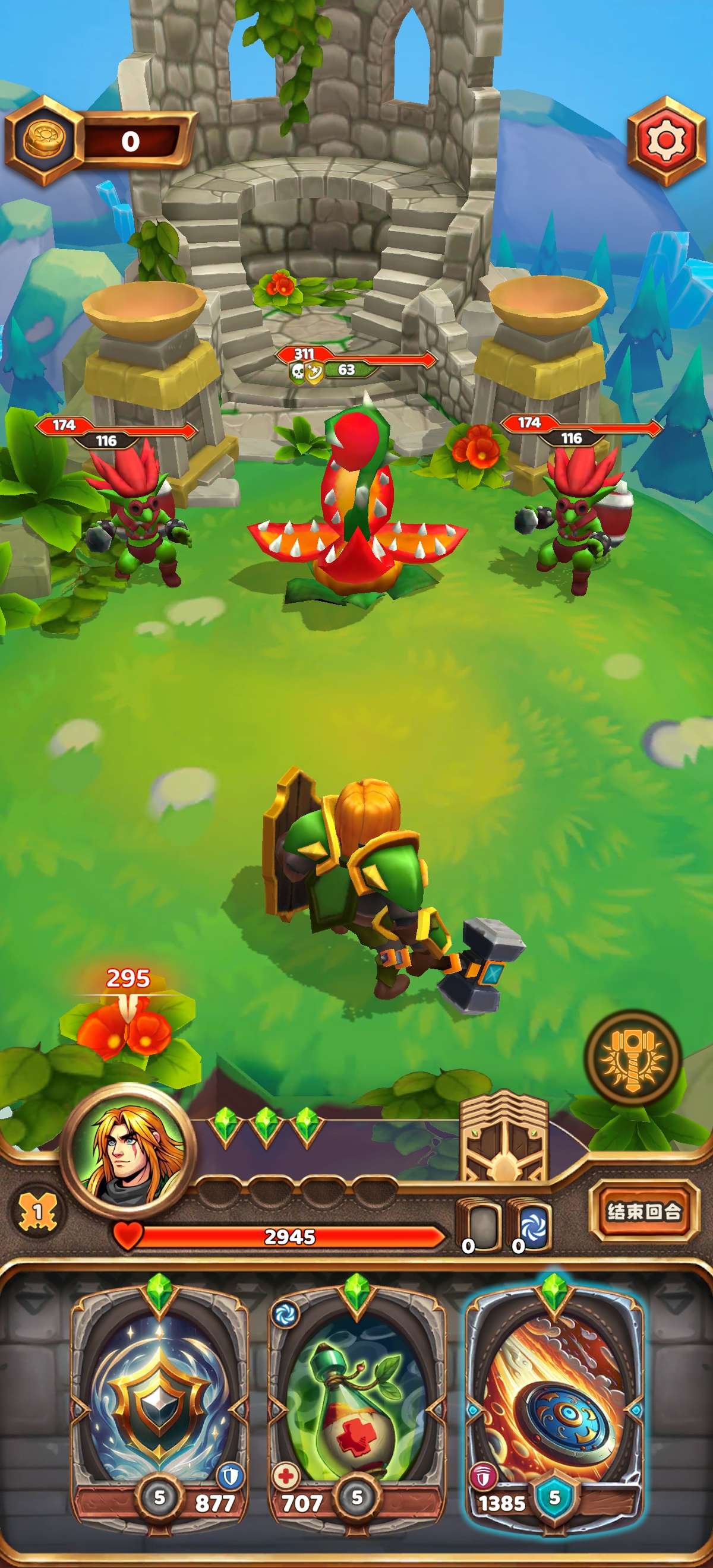View the blue swirl card pile
The width and height of the screenshot is (713, 1568).
coord(530,1225)
